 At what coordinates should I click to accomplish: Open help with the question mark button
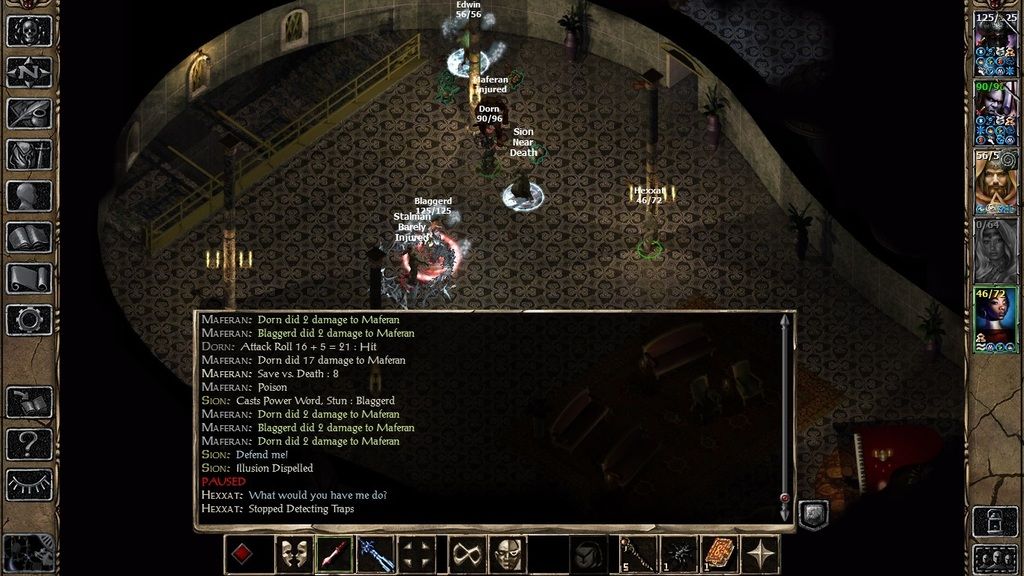(x=29, y=442)
